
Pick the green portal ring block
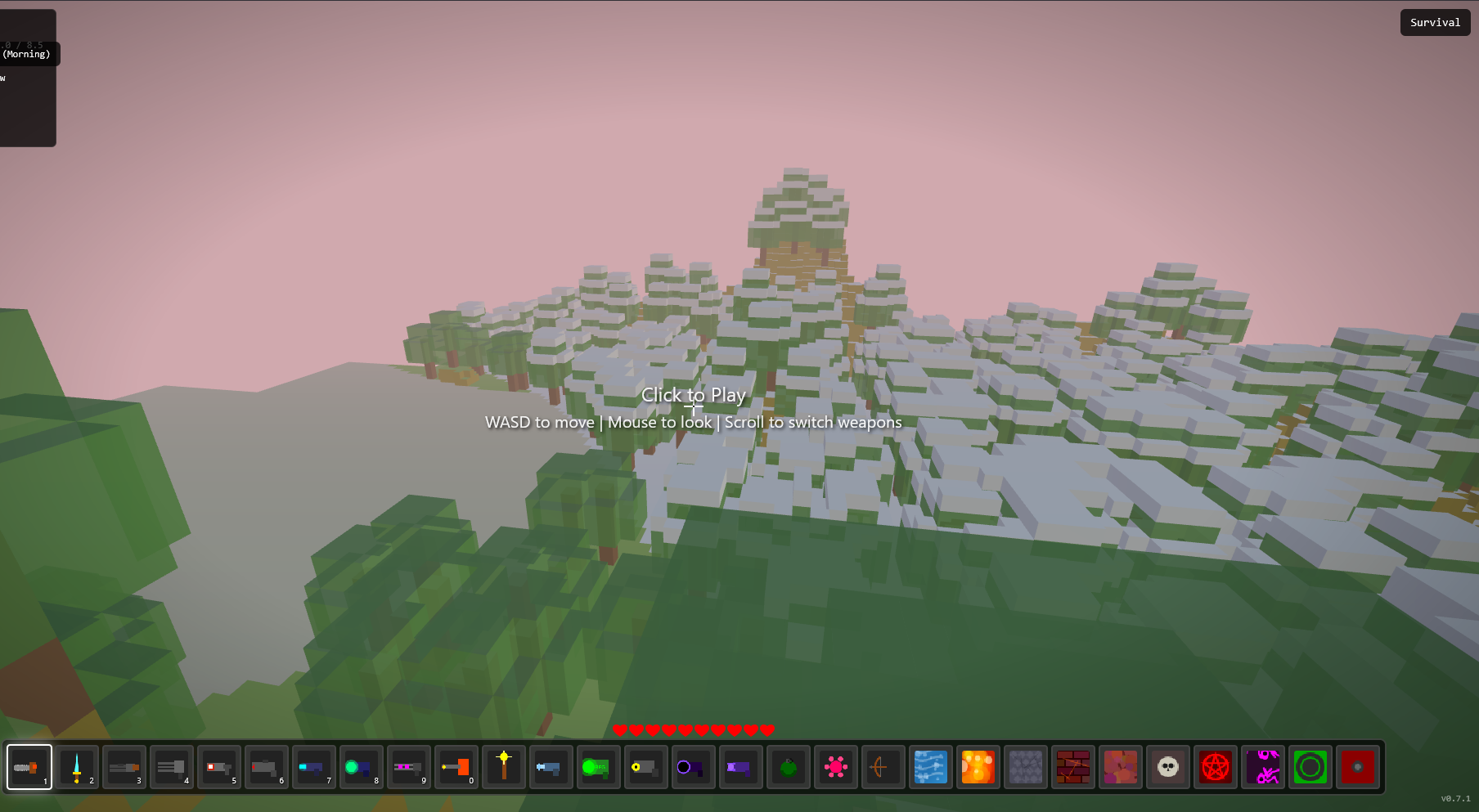(x=1310, y=766)
